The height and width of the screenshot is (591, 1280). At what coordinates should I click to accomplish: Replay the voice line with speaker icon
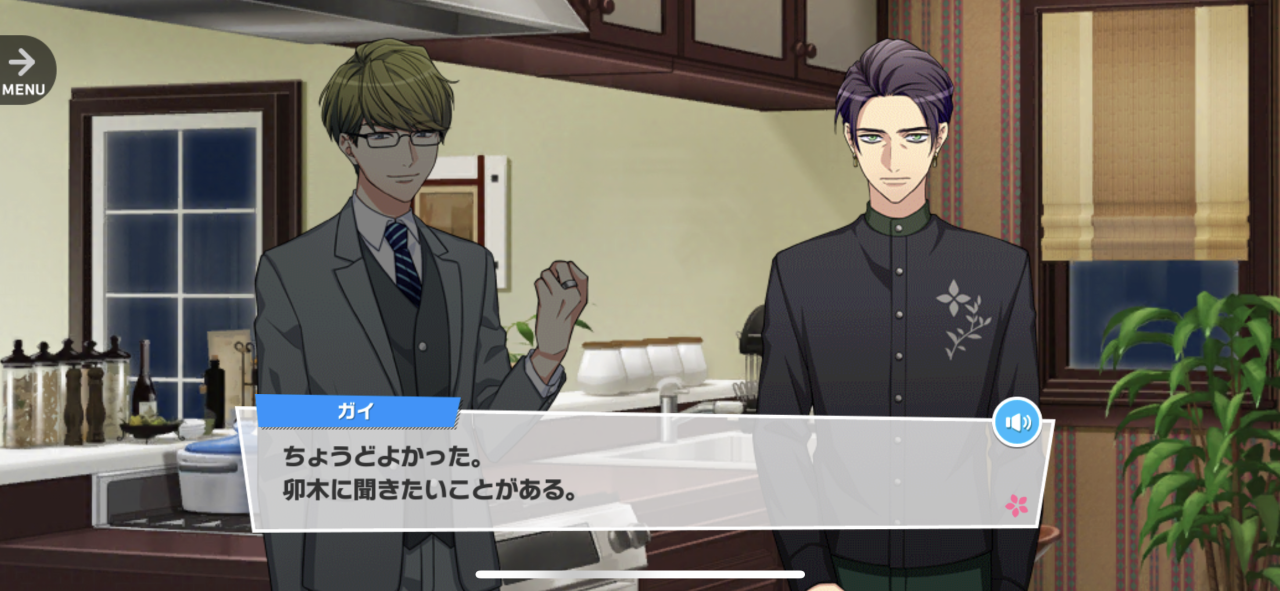point(1017,423)
